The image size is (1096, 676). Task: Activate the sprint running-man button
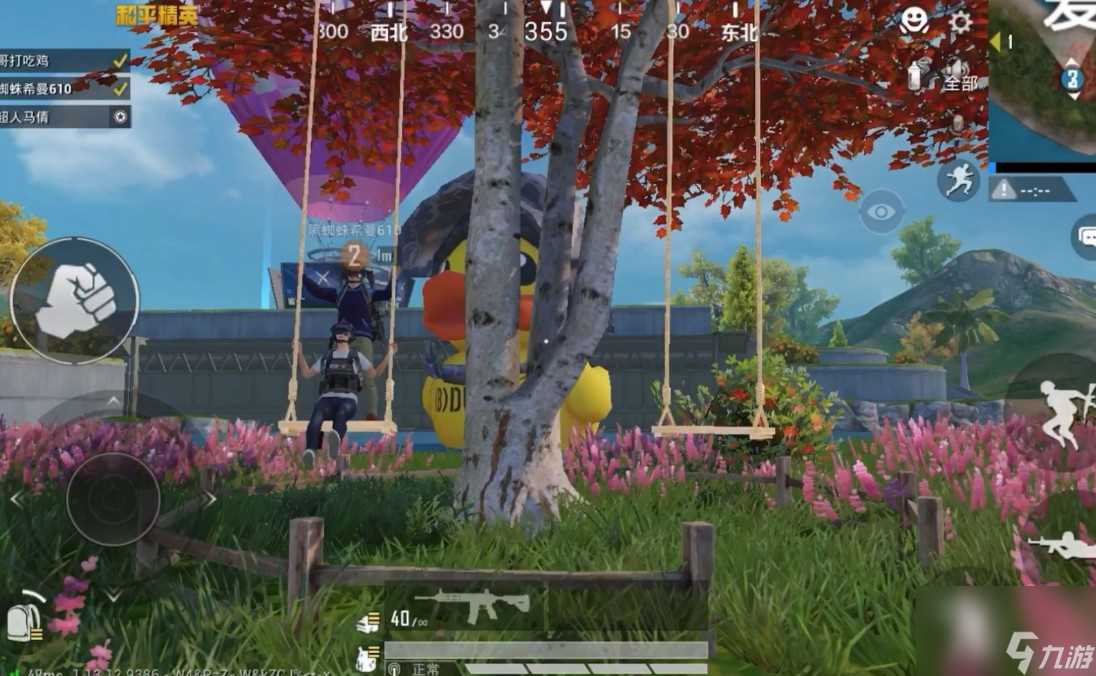tap(958, 180)
